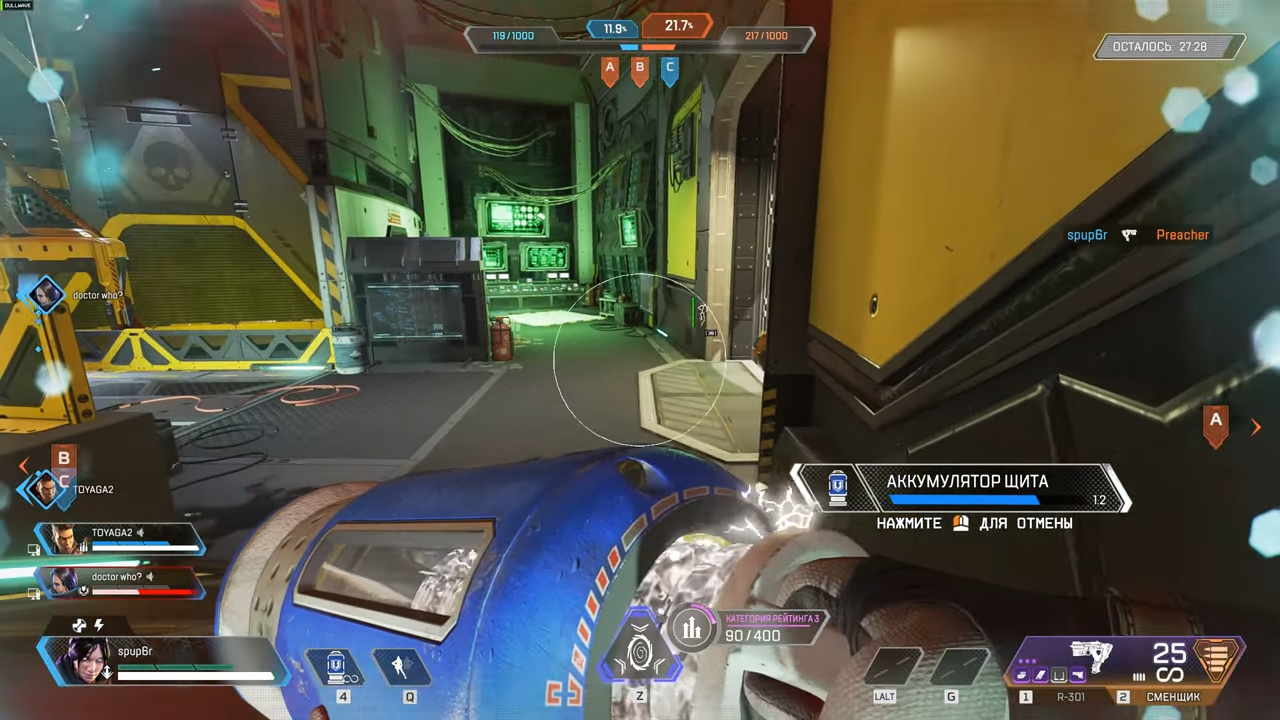Screen dimensions: 1280x720
Task: Click the rating category tier icon
Action: (x=691, y=628)
